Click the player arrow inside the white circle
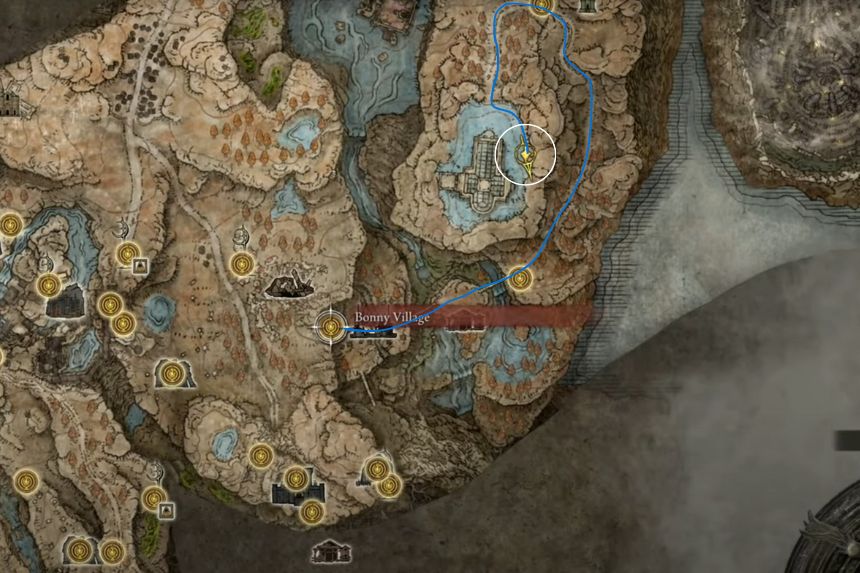Viewport: 860px width, 573px height. pyautogui.click(x=528, y=158)
